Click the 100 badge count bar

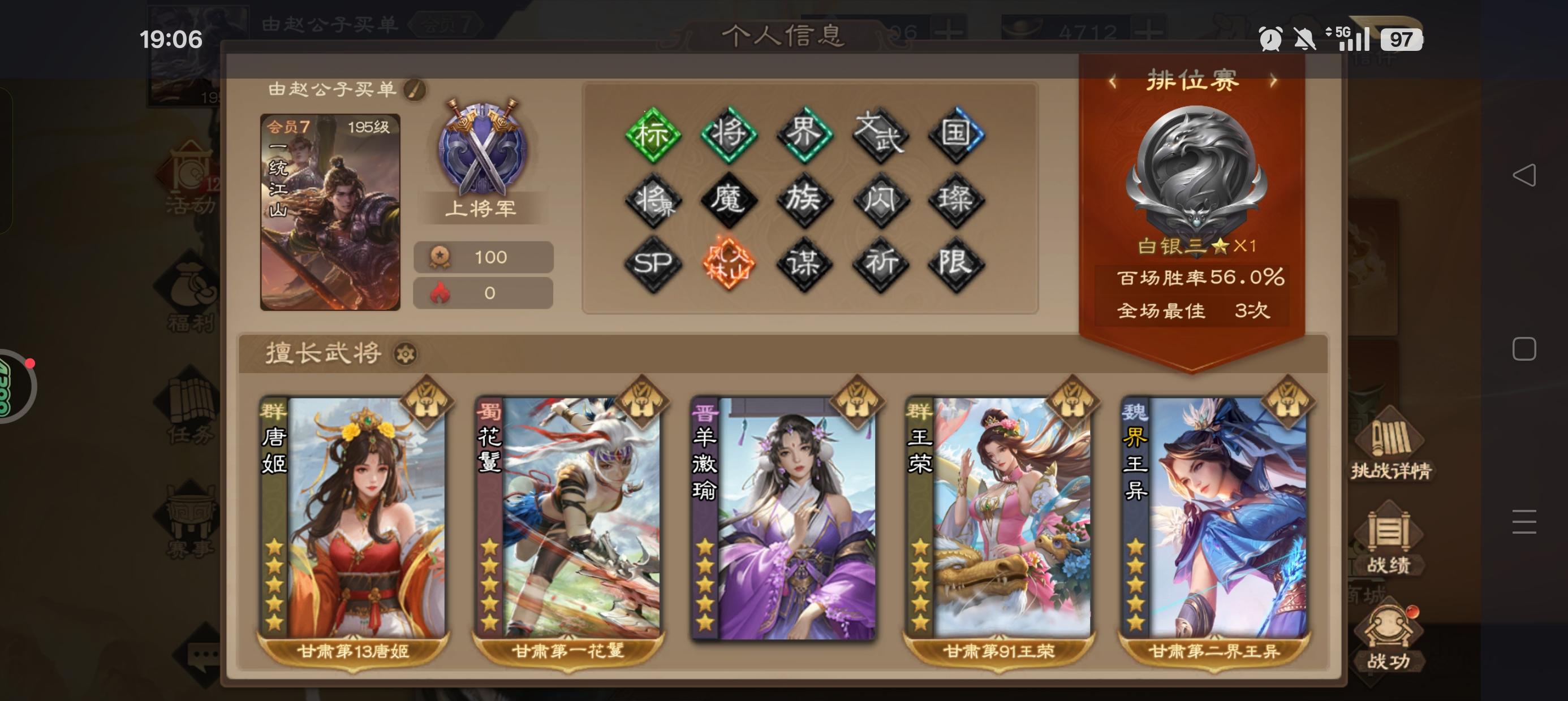tap(483, 256)
